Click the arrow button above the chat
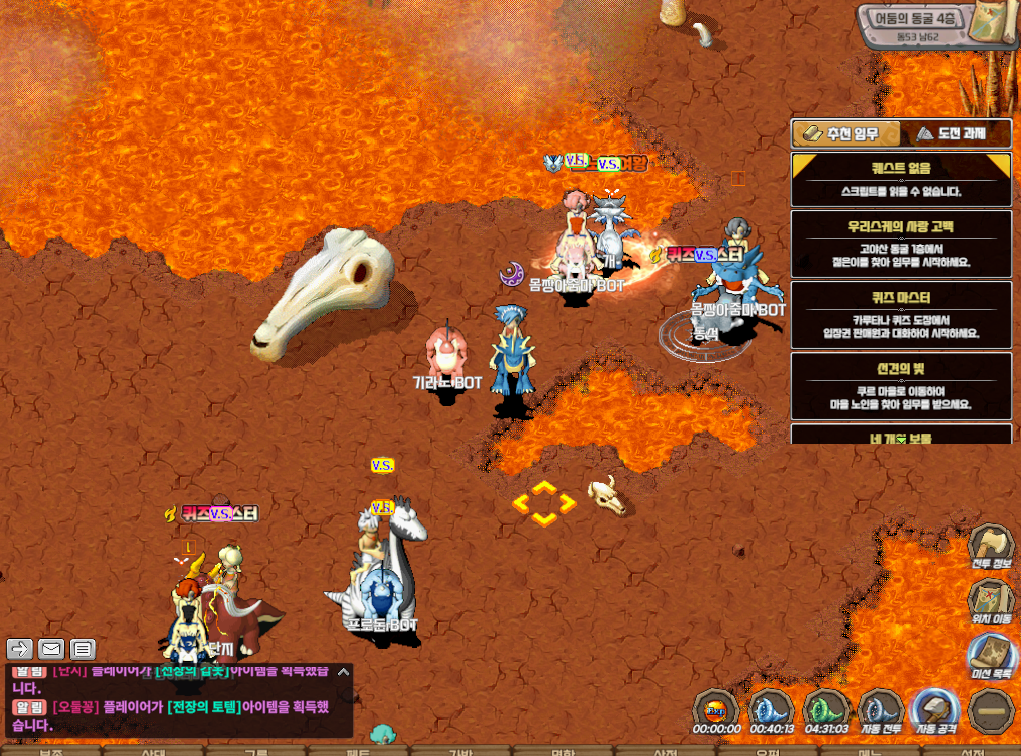The image size is (1021, 756). pyautogui.click(x=20, y=649)
